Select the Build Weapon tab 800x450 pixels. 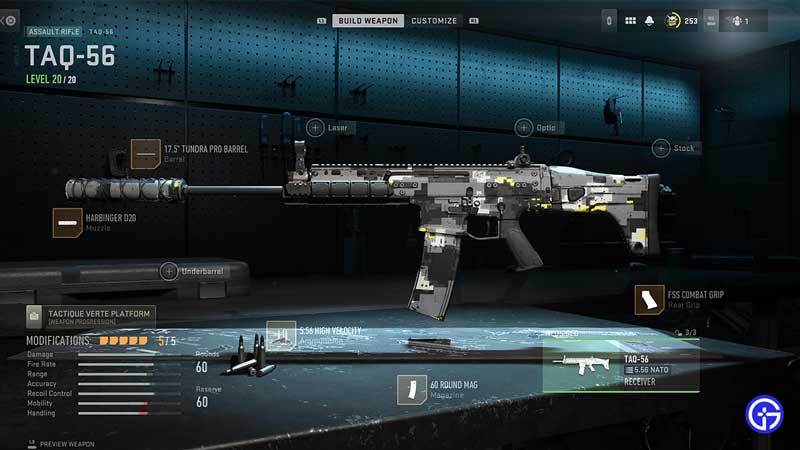(x=368, y=20)
